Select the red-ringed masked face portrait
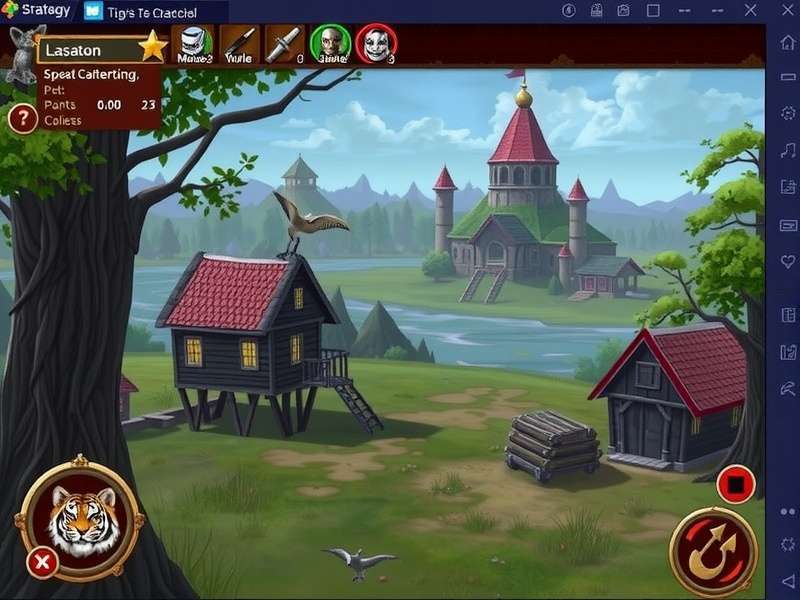This screenshot has width=800, height=600. (376, 44)
